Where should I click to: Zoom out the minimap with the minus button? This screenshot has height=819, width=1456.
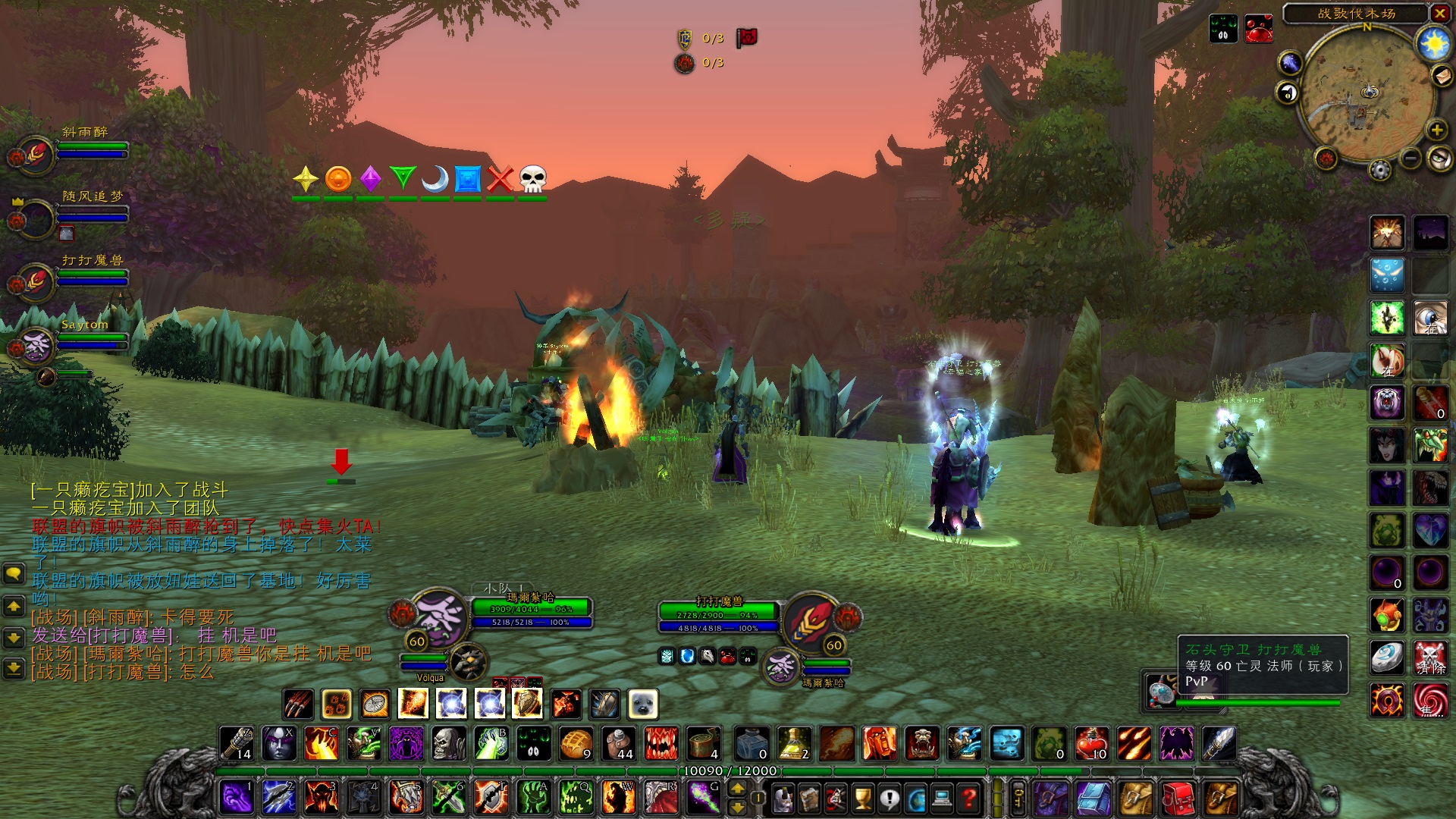[x=1410, y=158]
